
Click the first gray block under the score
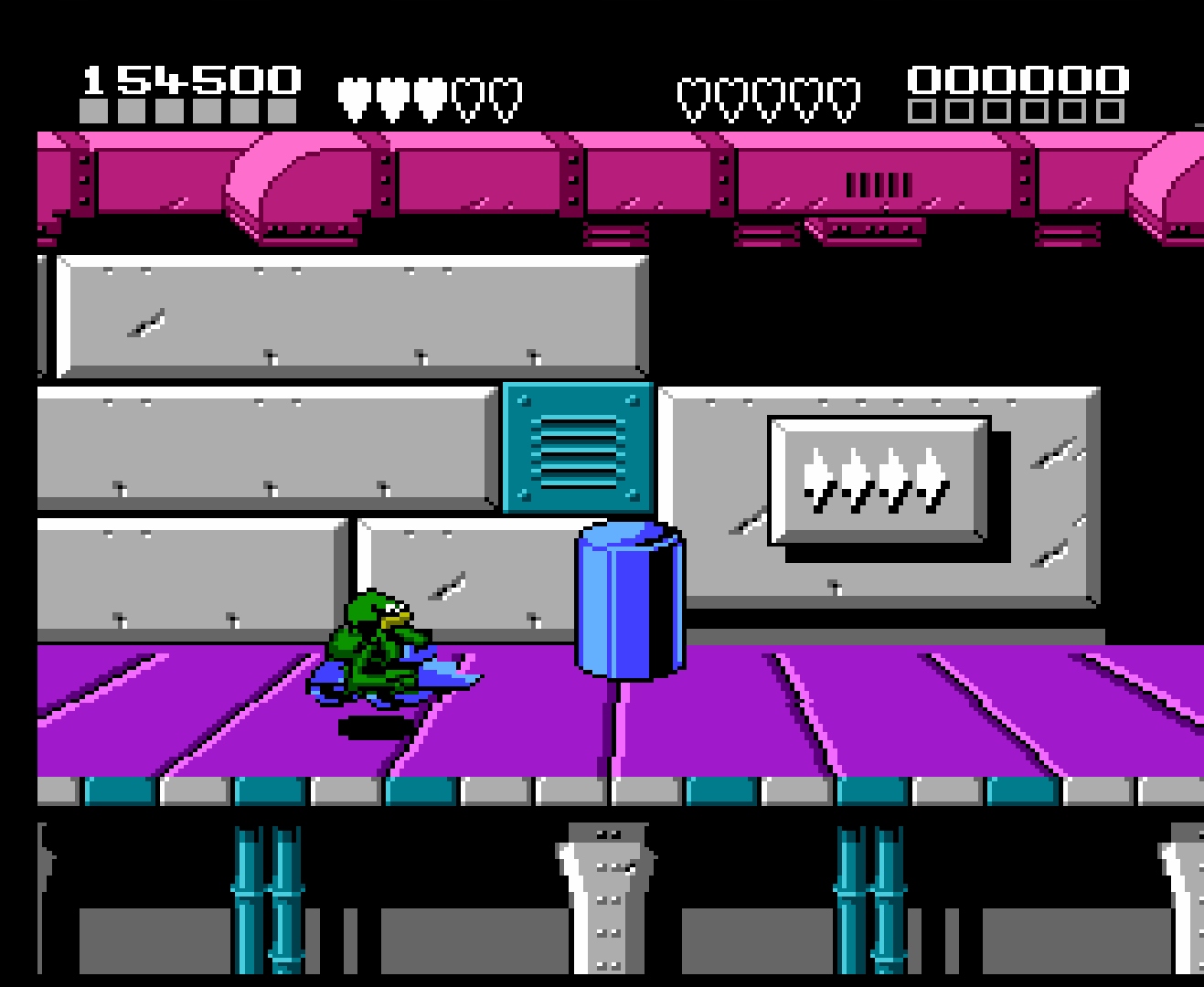[93, 111]
